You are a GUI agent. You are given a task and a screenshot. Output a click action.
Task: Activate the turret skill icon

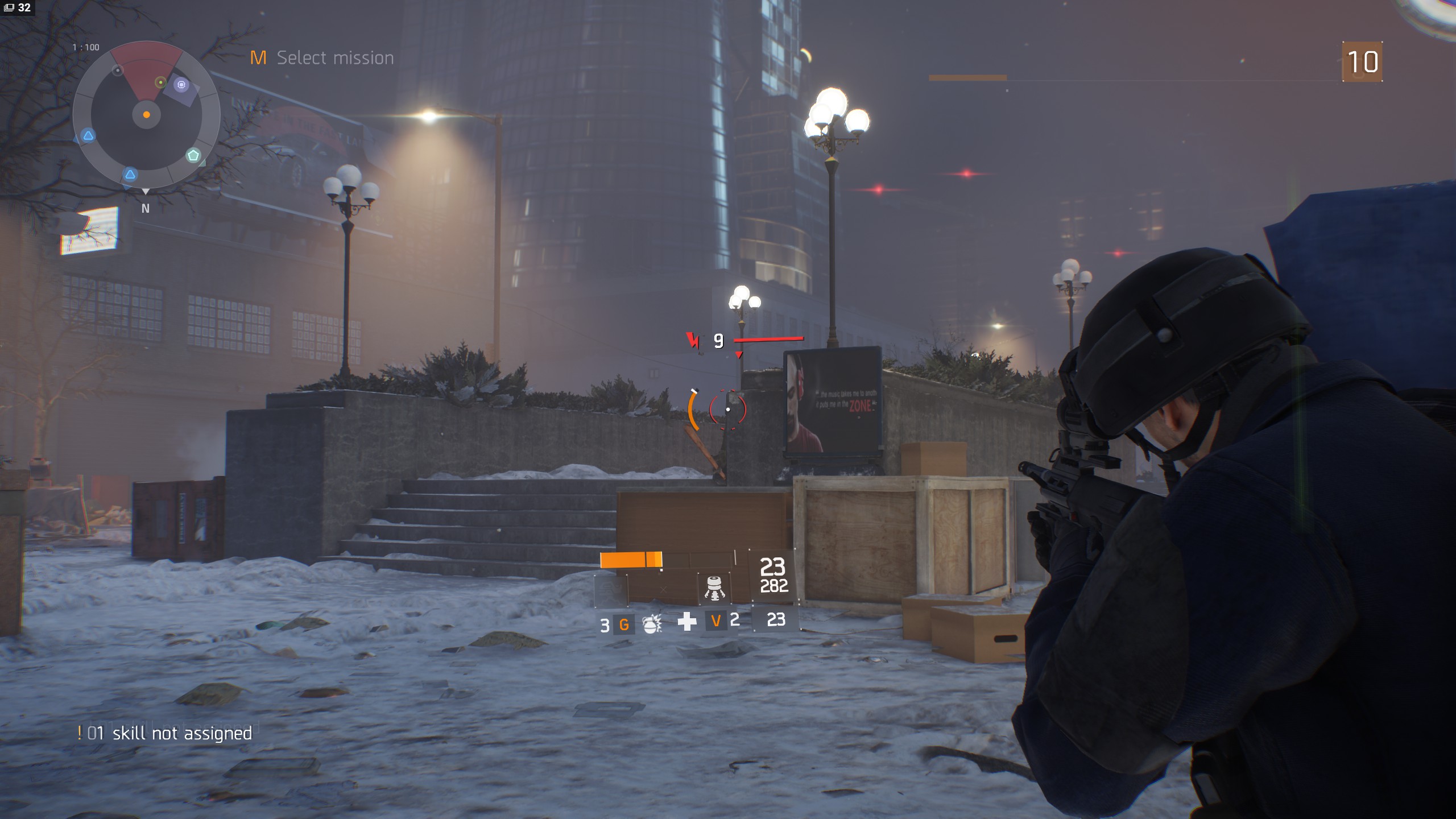pyautogui.click(x=714, y=588)
